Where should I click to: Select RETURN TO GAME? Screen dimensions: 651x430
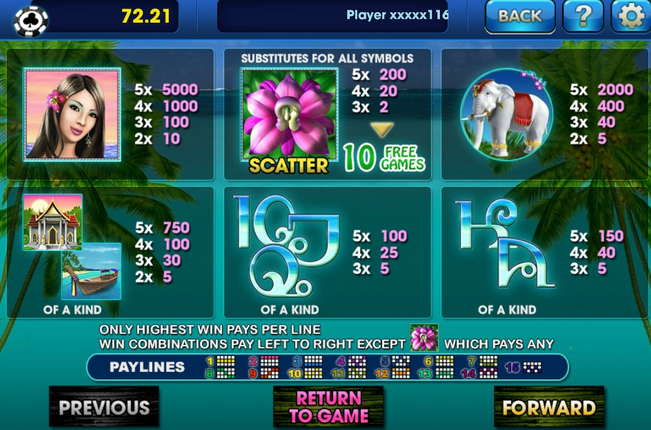[x=329, y=407]
